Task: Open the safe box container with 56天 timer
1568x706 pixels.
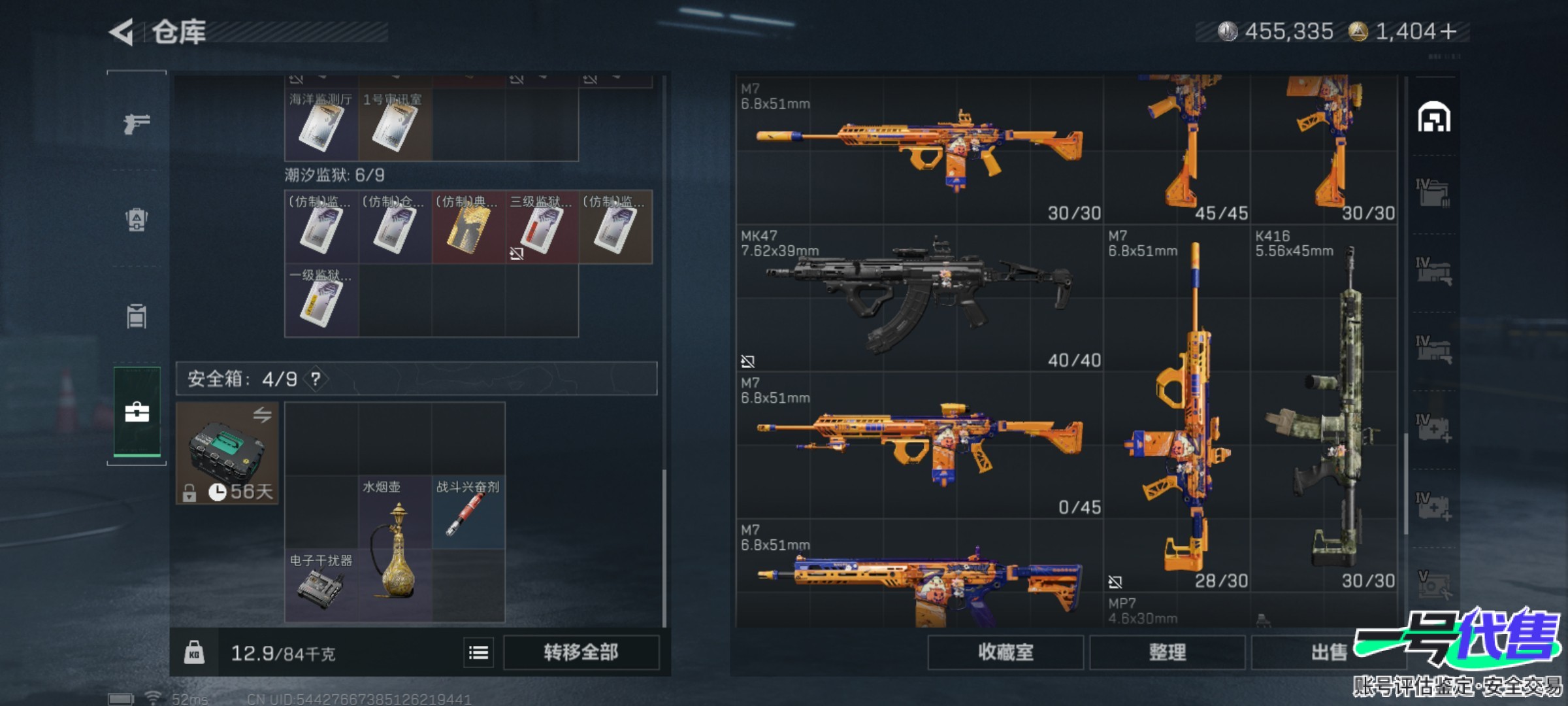Action: 227,452
